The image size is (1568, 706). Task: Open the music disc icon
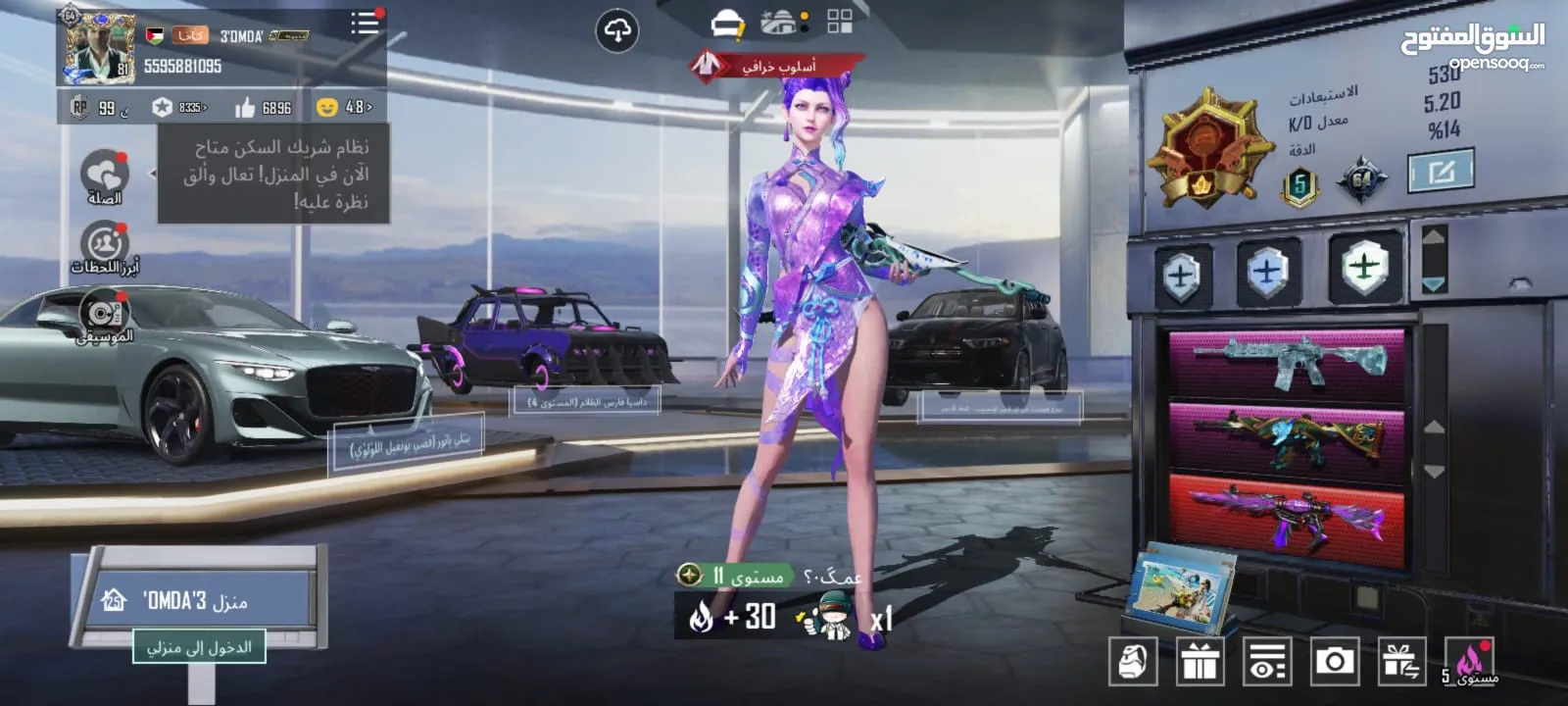pos(104,313)
